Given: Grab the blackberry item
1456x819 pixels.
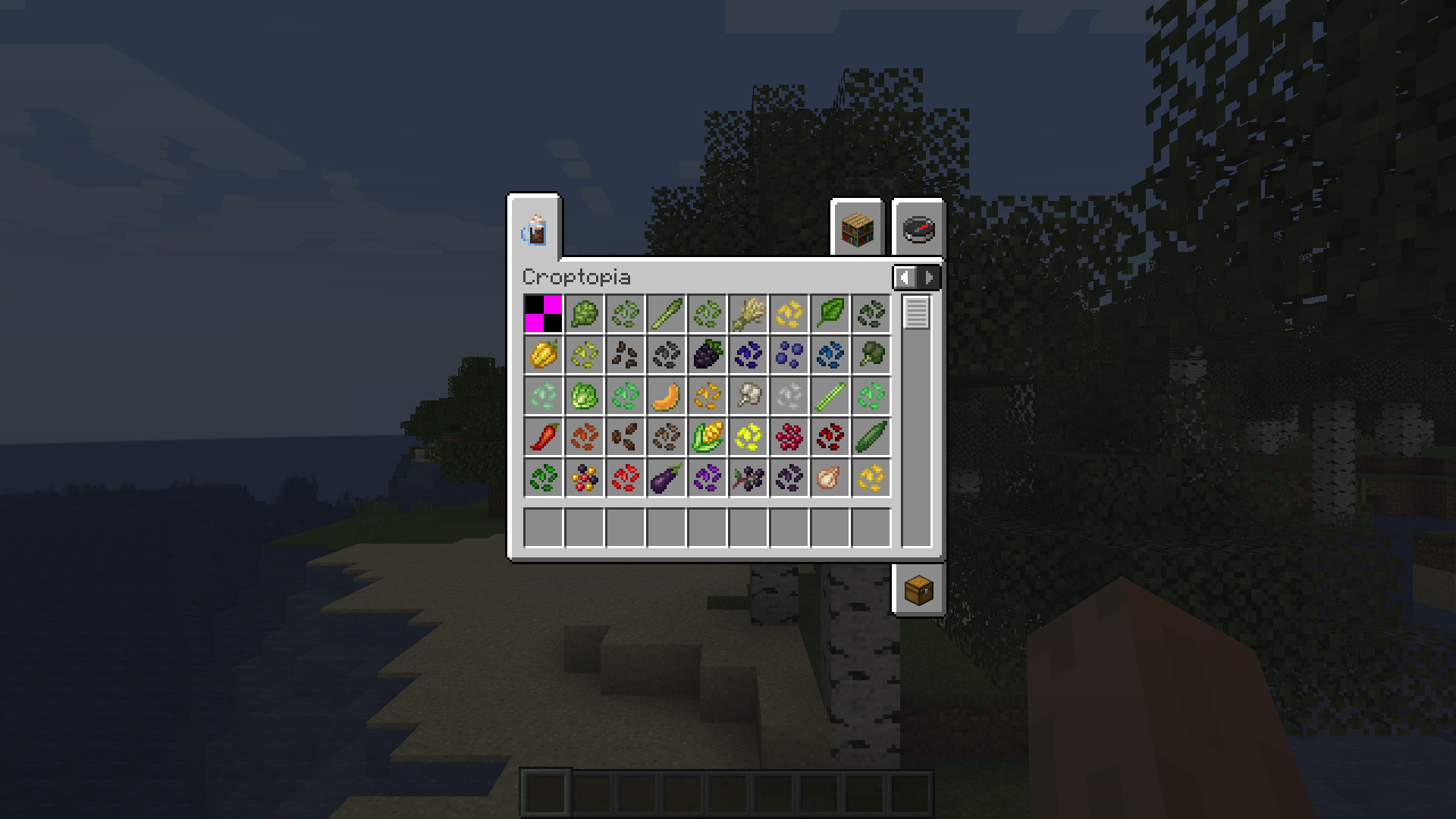Looking at the screenshot, I should click(x=707, y=355).
